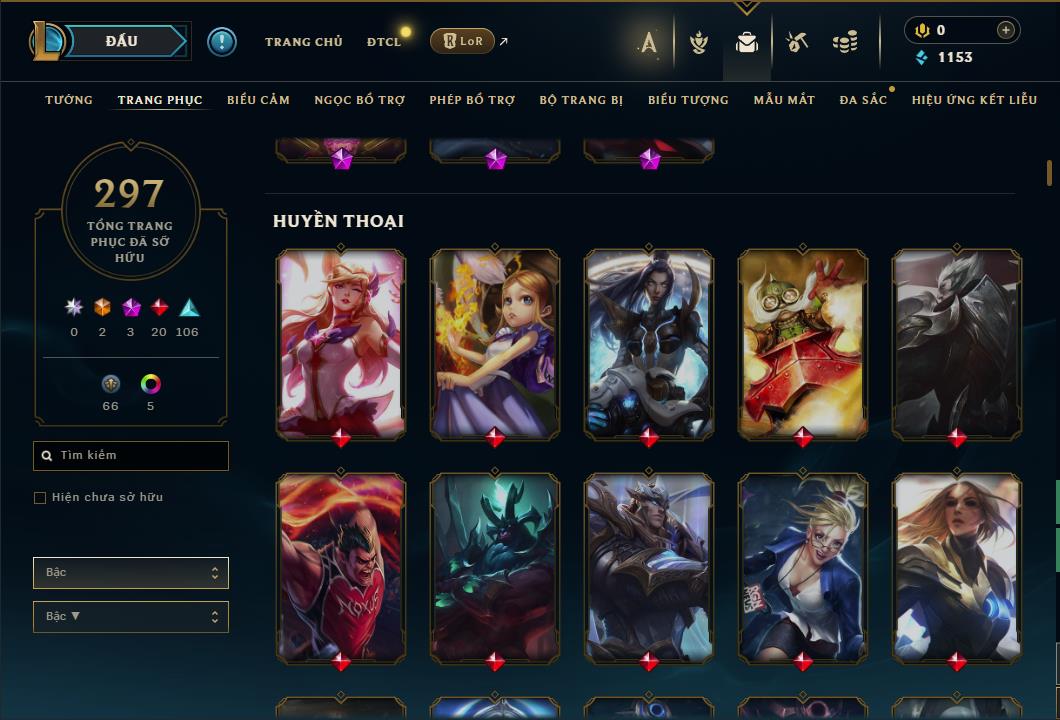
Task: Open the HIỆU ỨNG KẾT LIỄU tab
Action: pyautogui.click(x=974, y=100)
